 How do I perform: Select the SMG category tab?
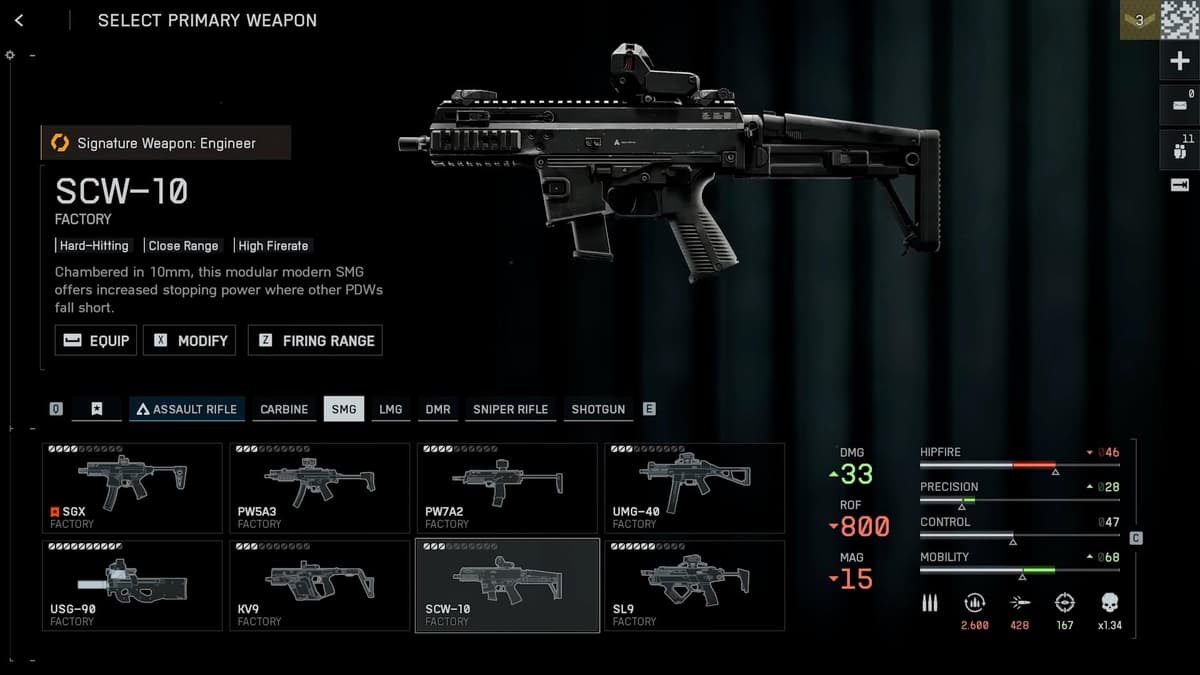tap(344, 409)
